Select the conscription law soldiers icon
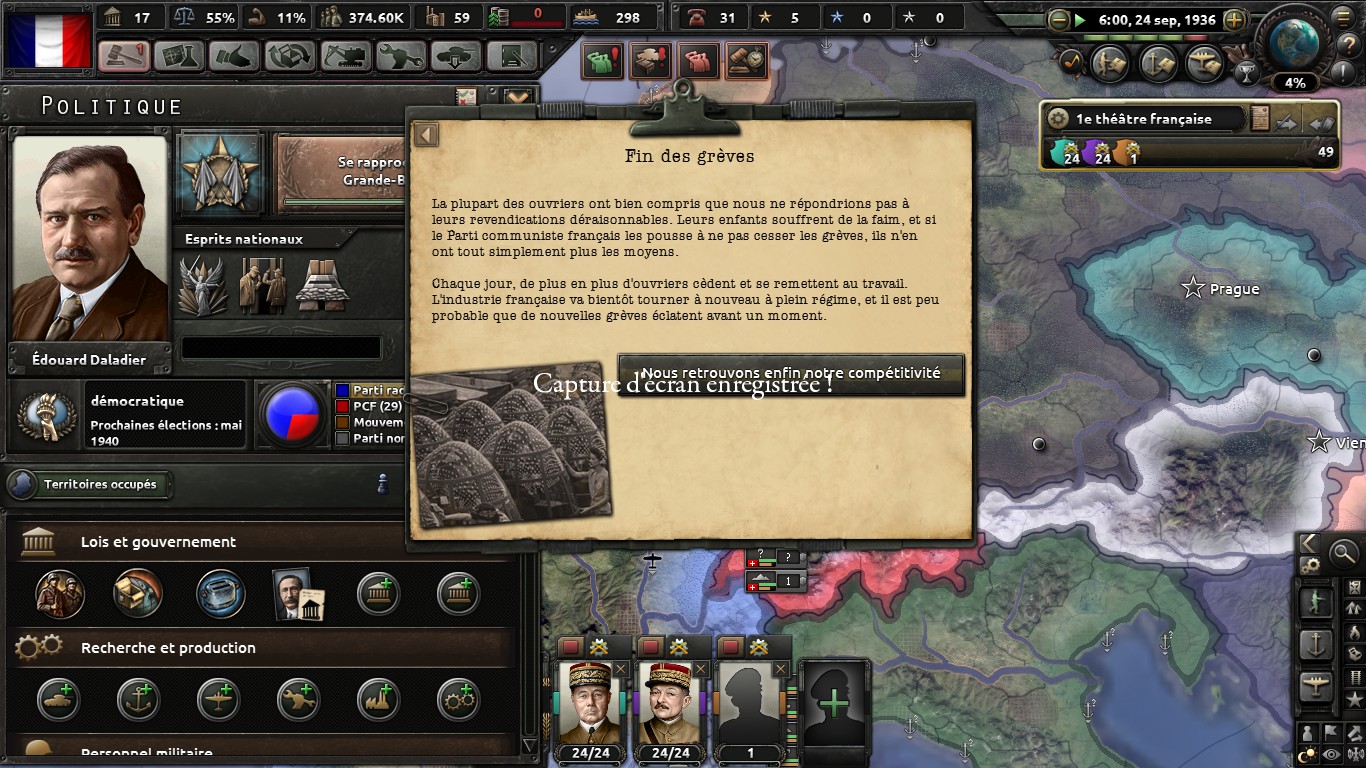This screenshot has width=1366, height=768. pyautogui.click(x=59, y=593)
